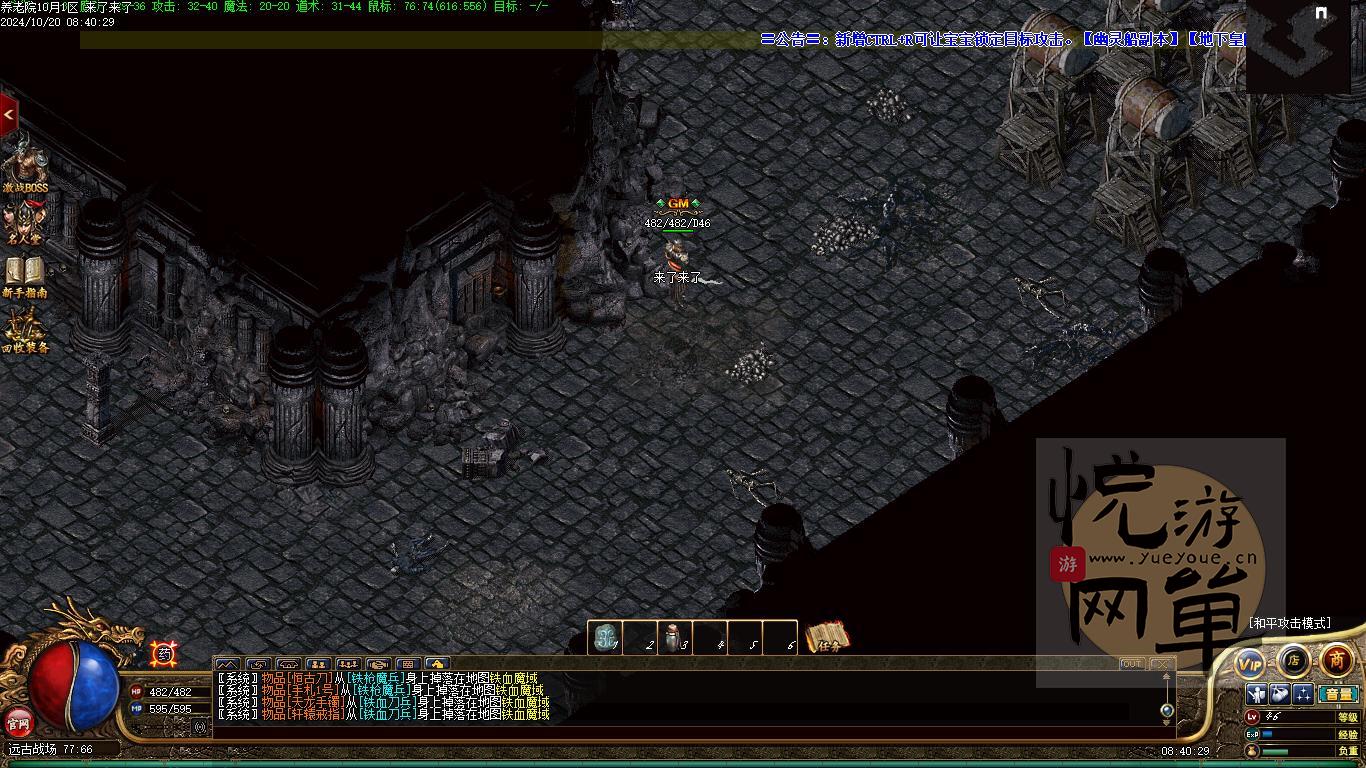This screenshot has width=1366, height=768.
Task: Click the OUT button on chat bar
Action: (1132, 664)
